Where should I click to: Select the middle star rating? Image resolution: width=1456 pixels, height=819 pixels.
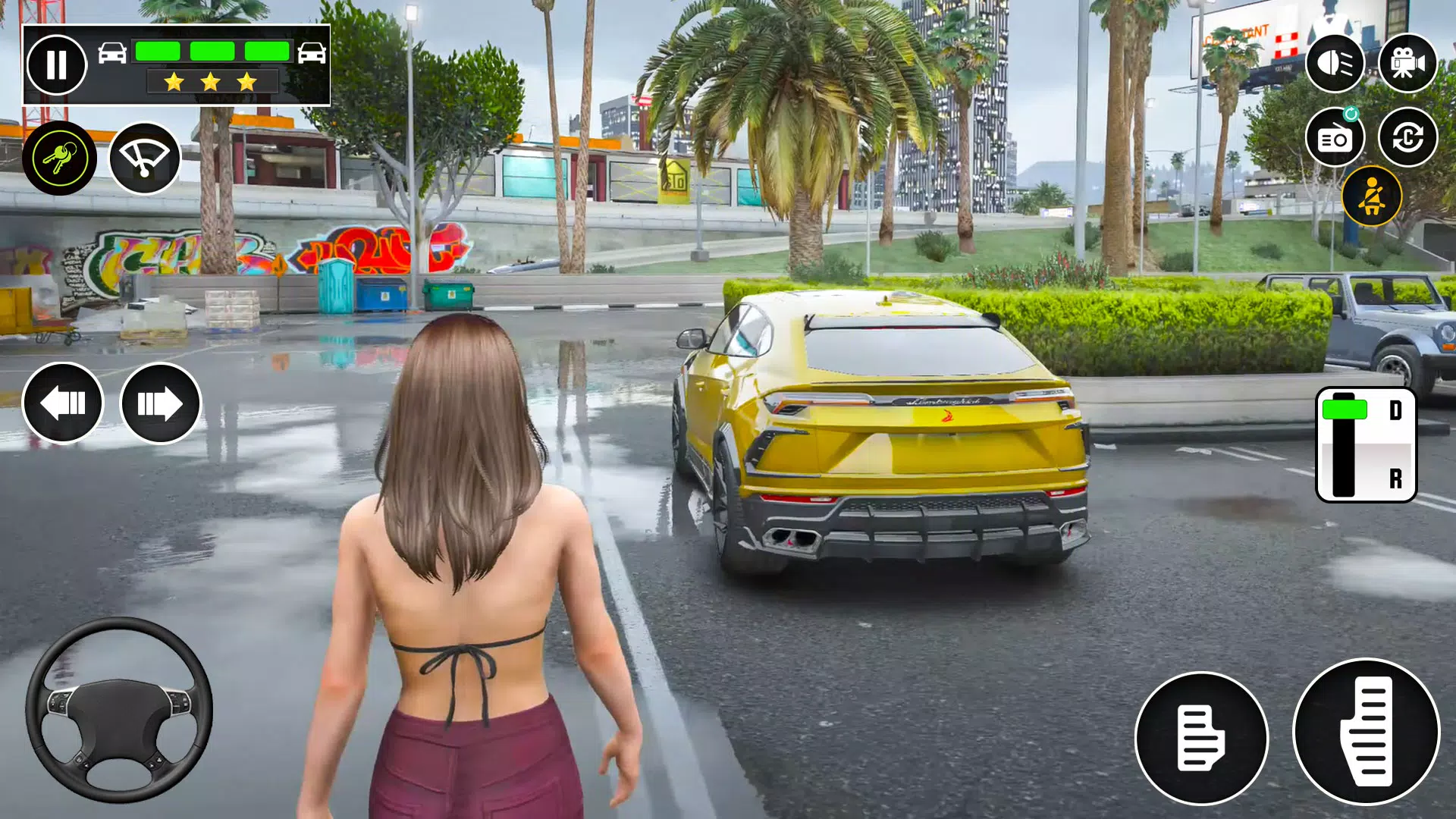click(209, 81)
